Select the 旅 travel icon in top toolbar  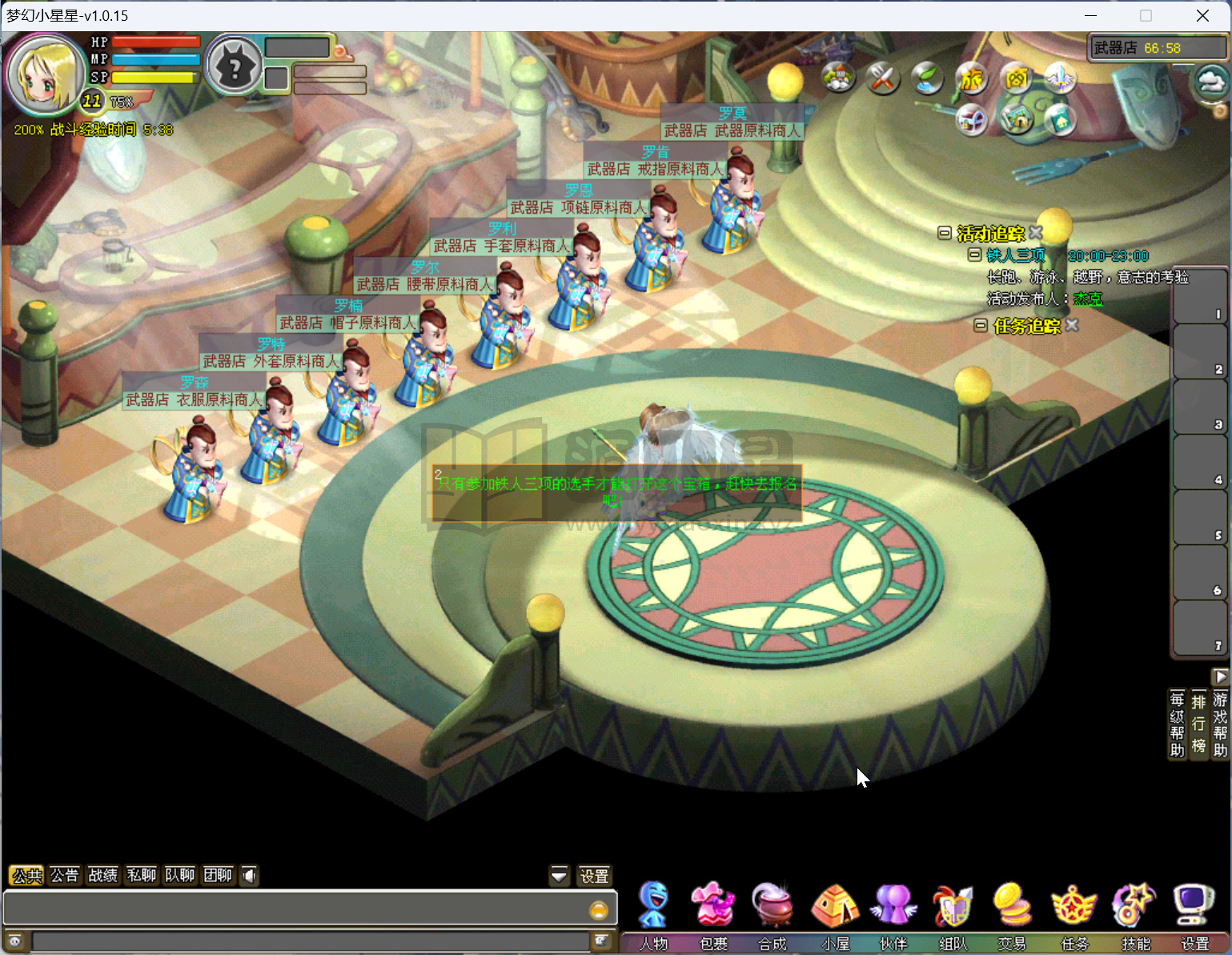click(x=971, y=78)
